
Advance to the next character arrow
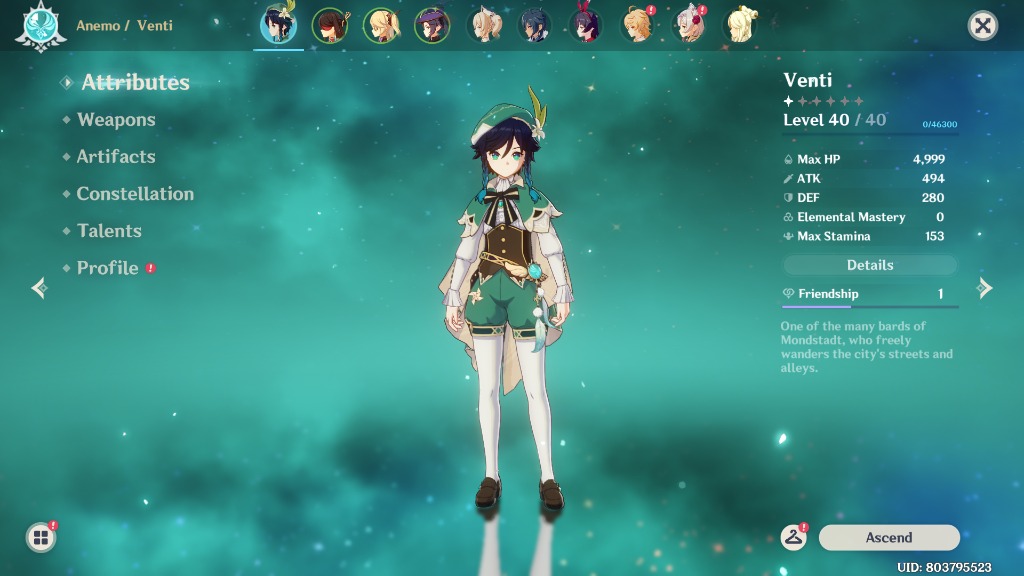coord(985,288)
